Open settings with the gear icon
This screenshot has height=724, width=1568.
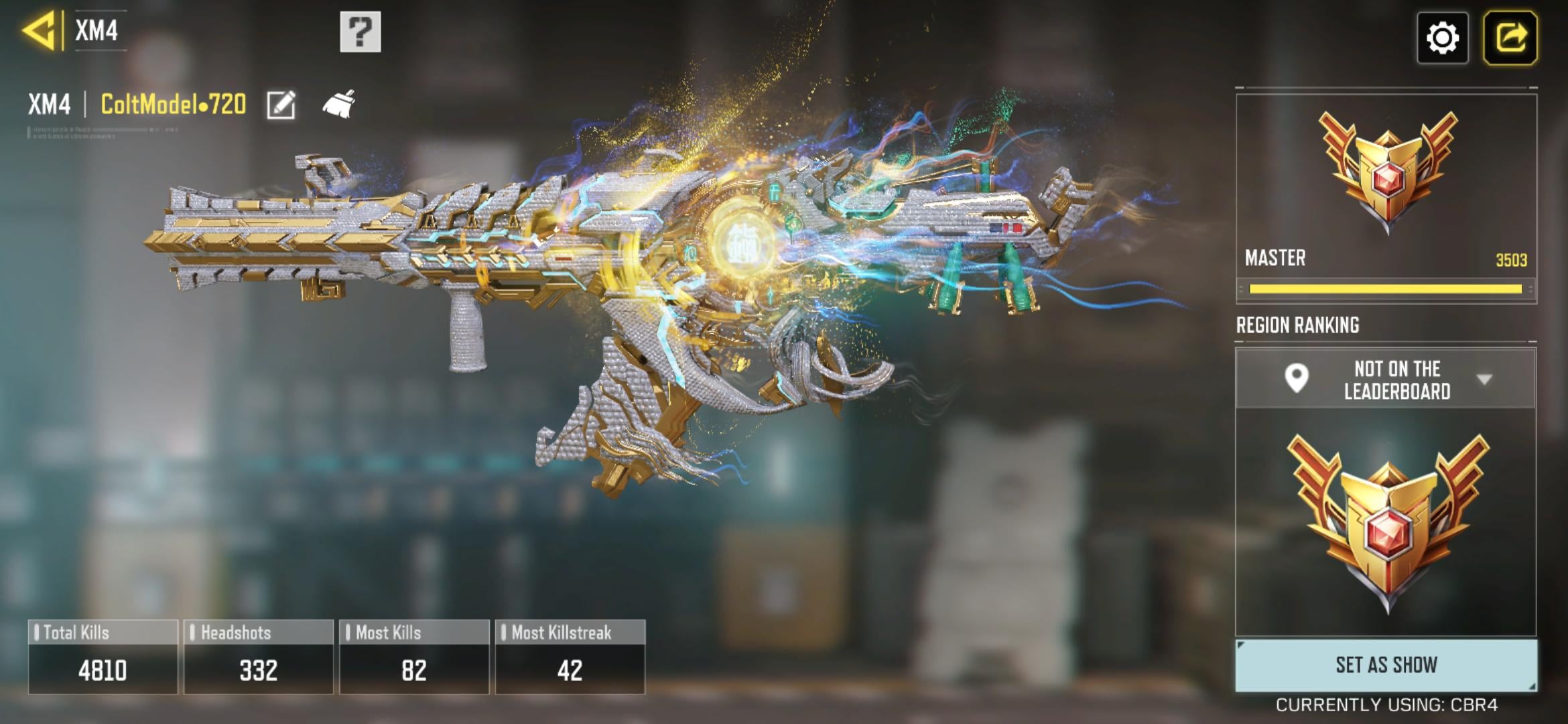click(x=1442, y=38)
